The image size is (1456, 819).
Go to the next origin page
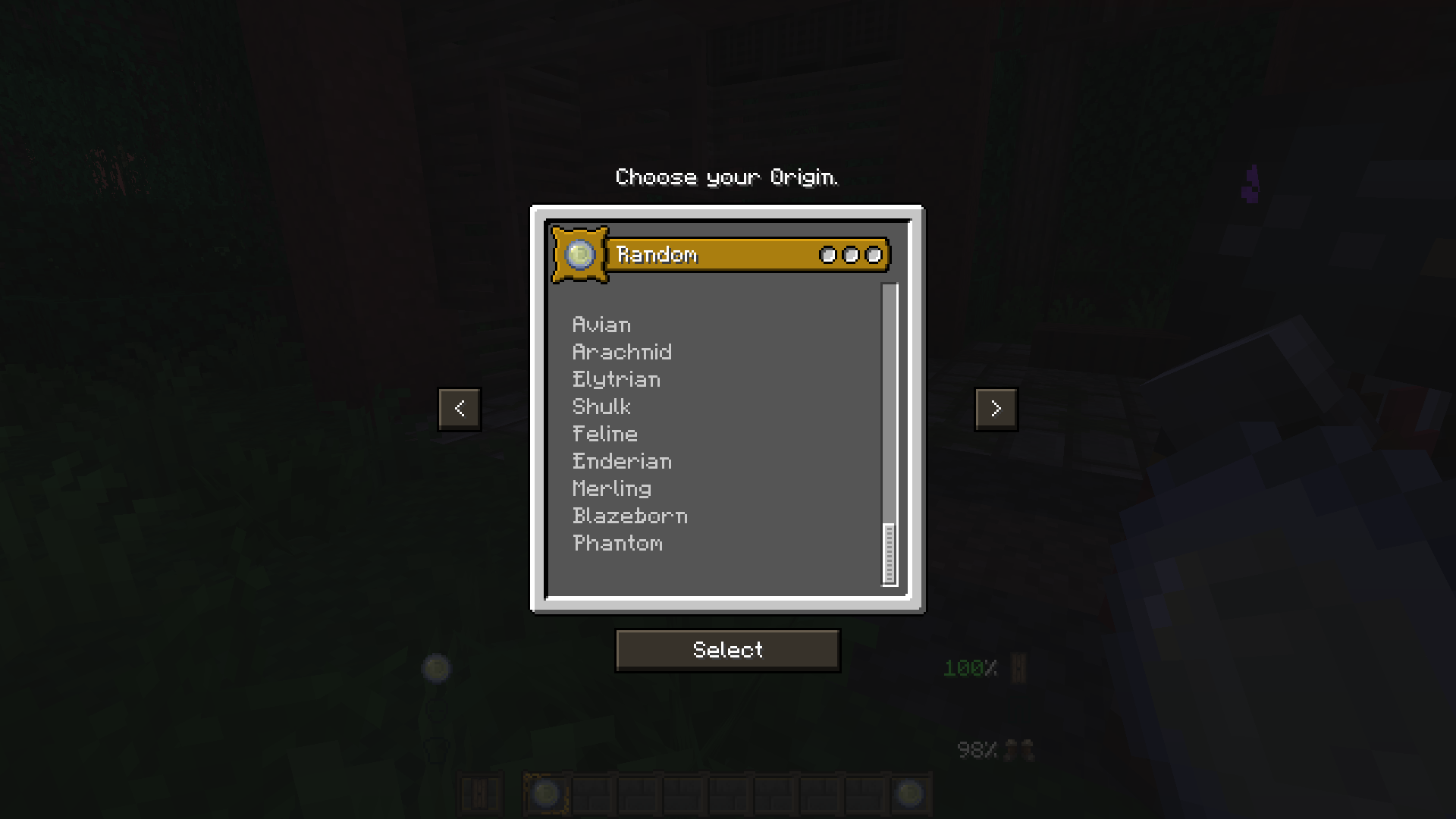[996, 409]
